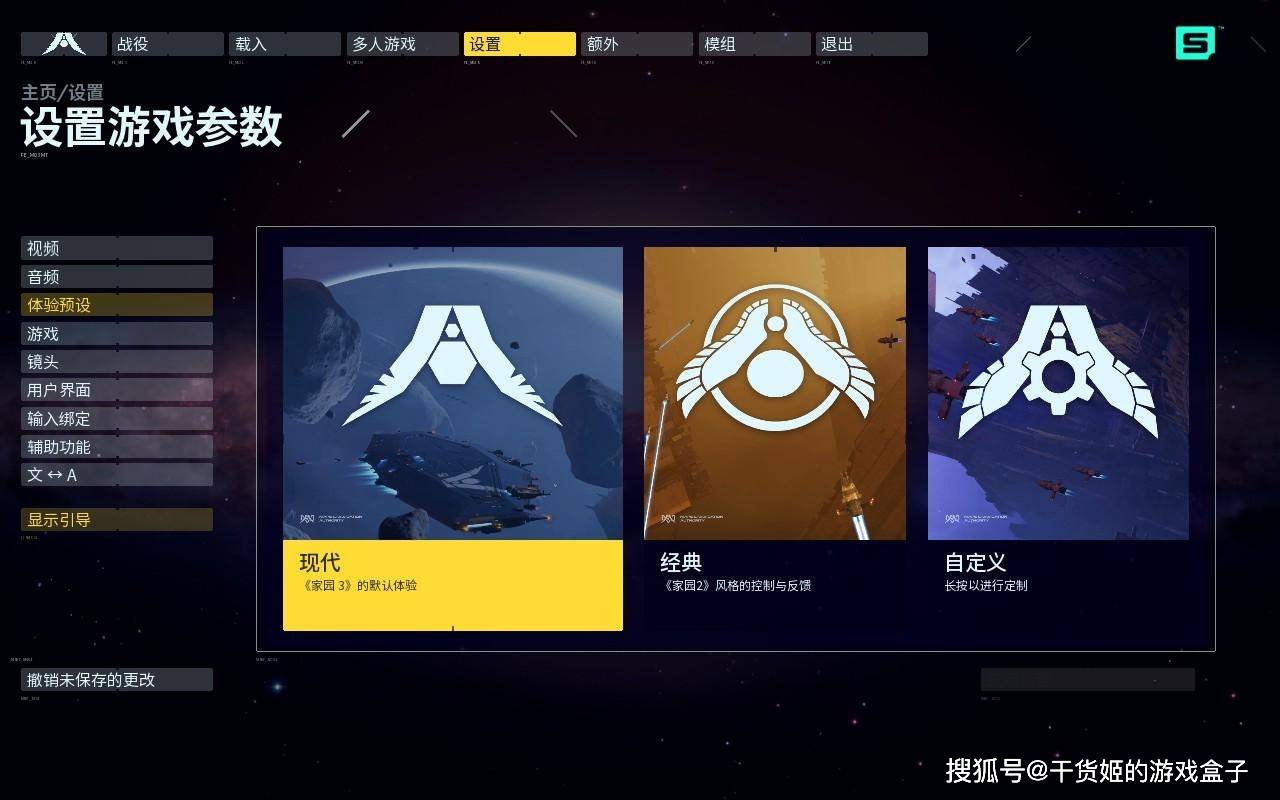Show the 用户界面 interface settings
1280x800 pixels.
[x=116, y=390]
